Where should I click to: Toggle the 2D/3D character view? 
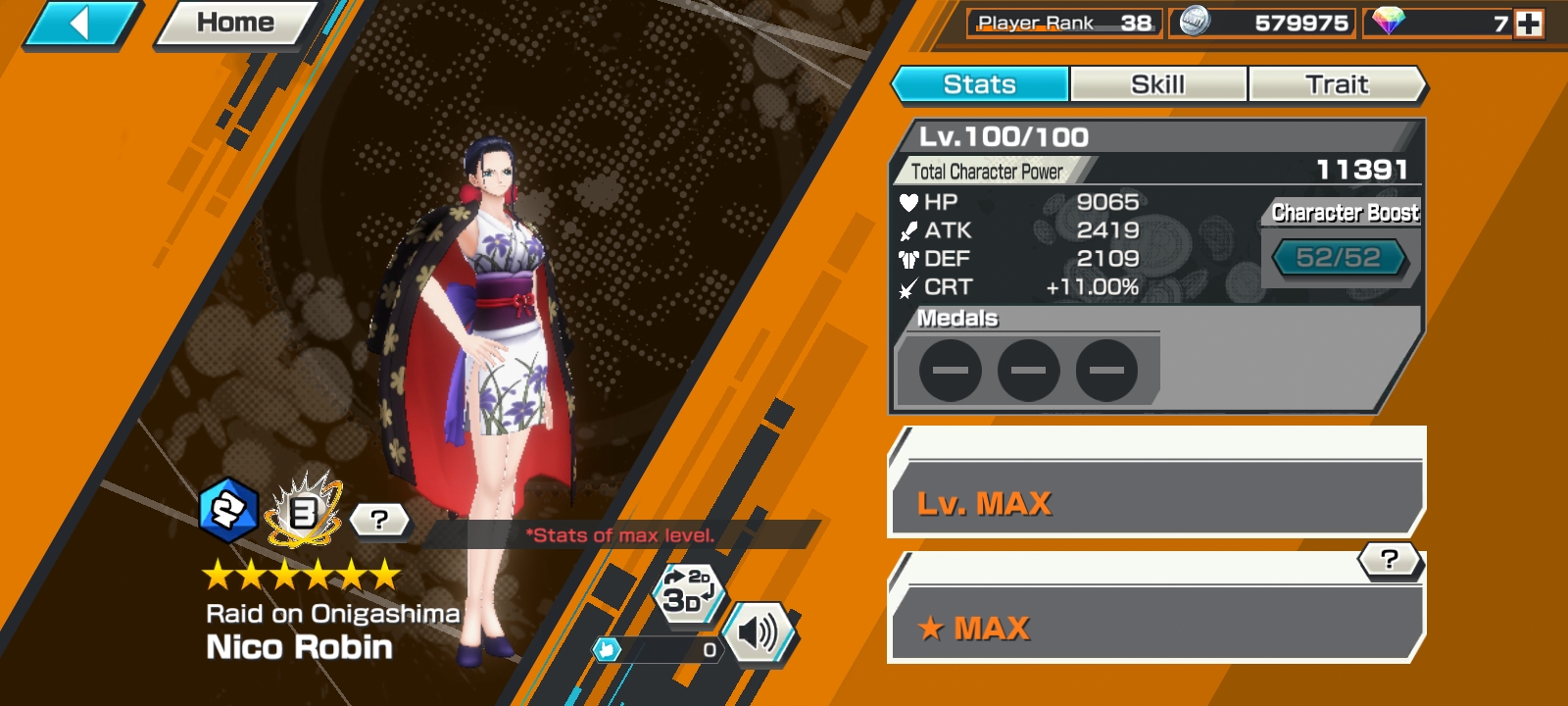tap(688, 591)
